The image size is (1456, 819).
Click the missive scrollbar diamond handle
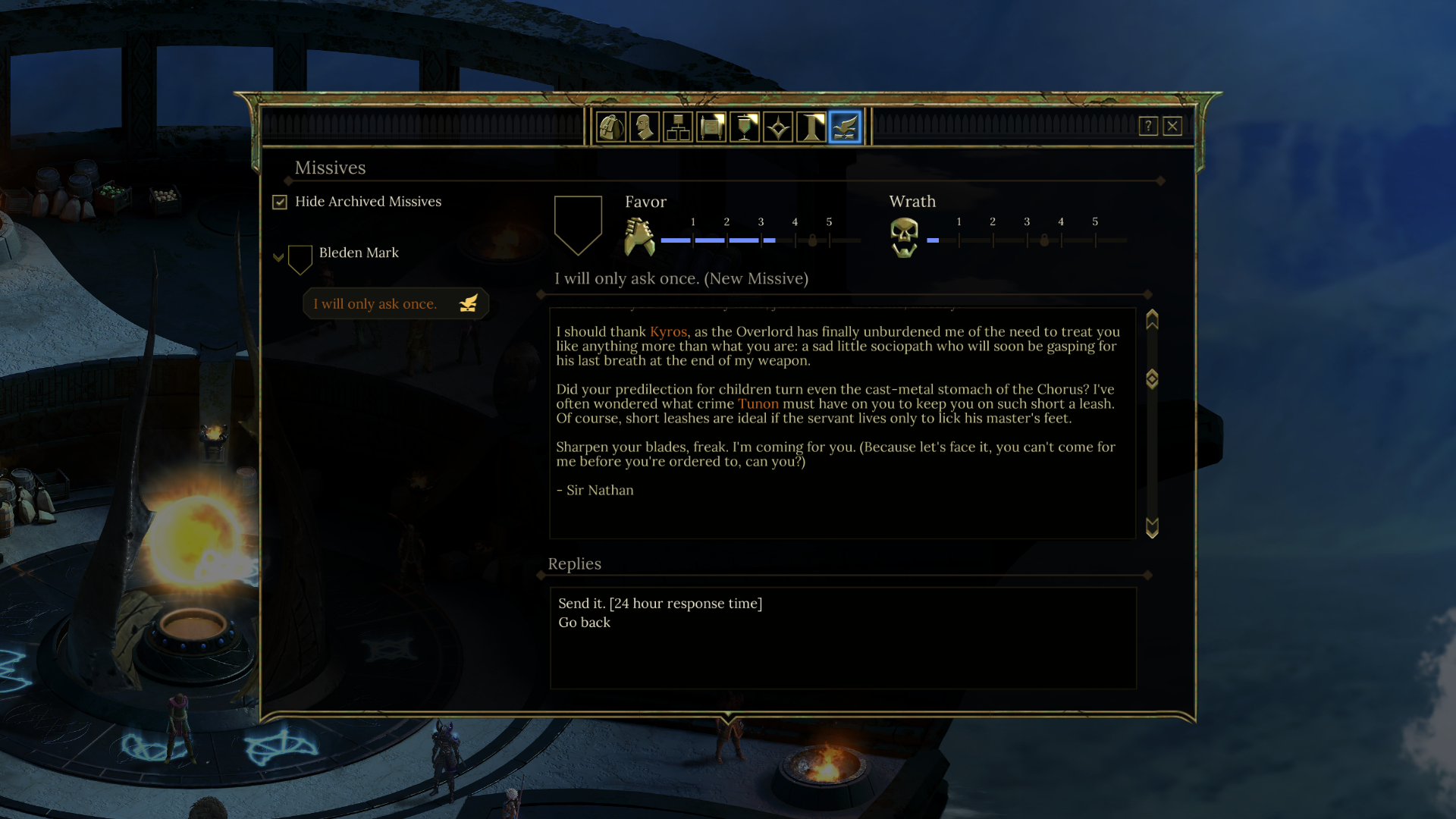1152,378
